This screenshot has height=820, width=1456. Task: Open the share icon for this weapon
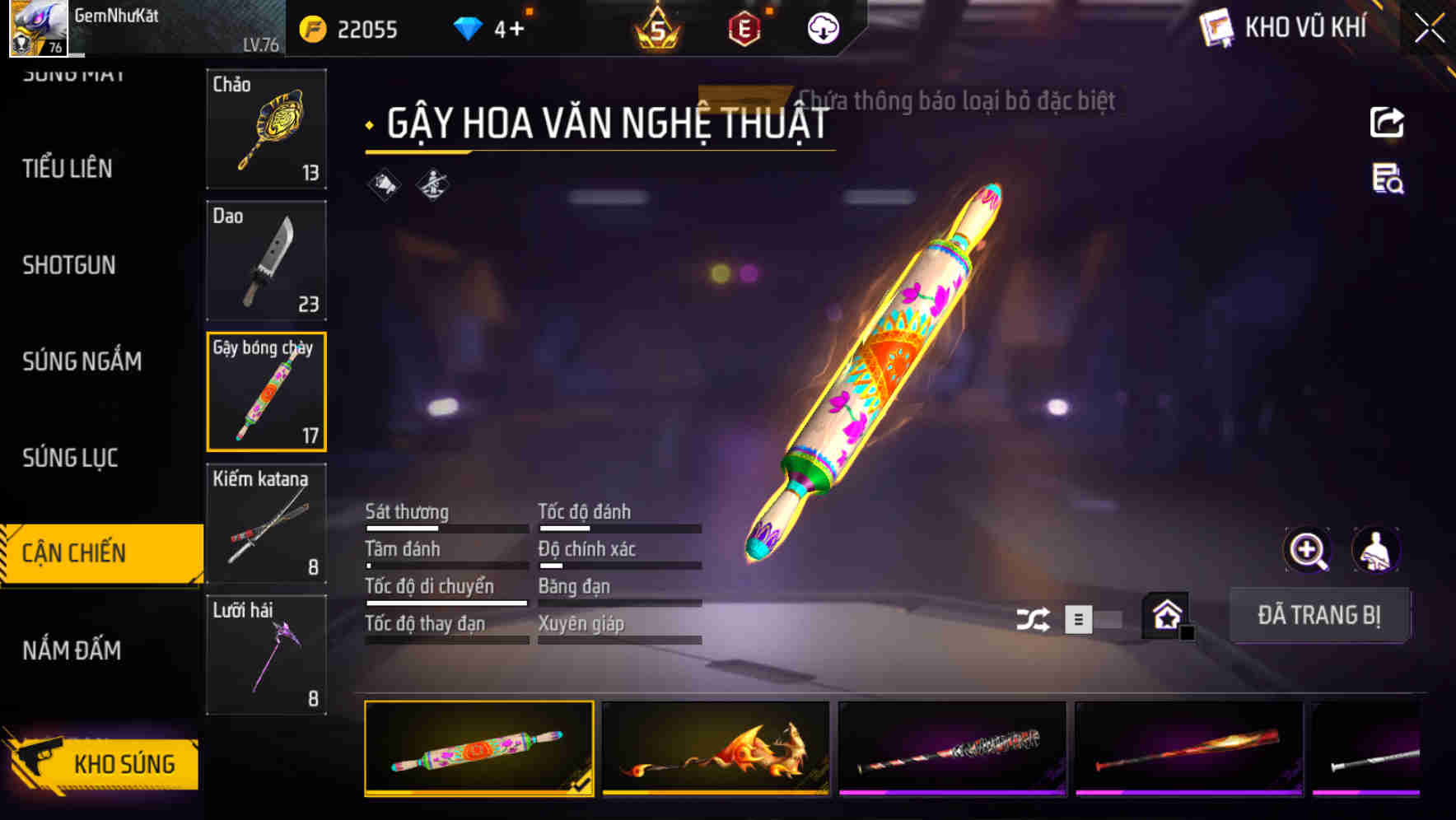(1388, 122)
